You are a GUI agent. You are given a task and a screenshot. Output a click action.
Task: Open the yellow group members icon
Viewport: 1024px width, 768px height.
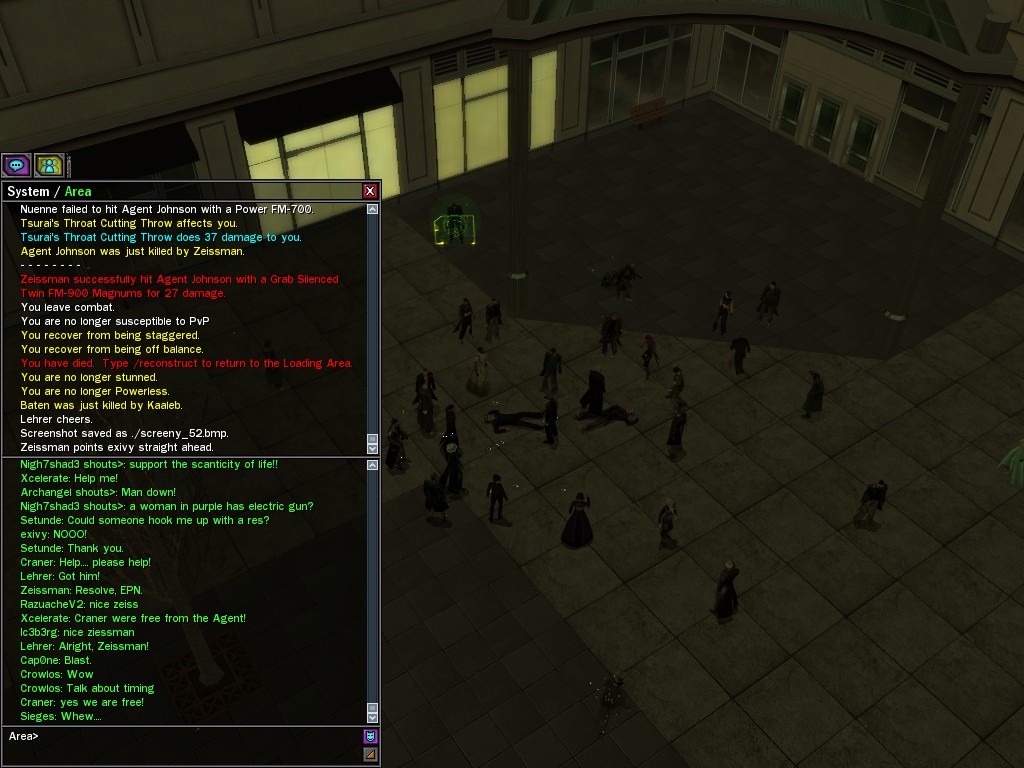(48, 165)
